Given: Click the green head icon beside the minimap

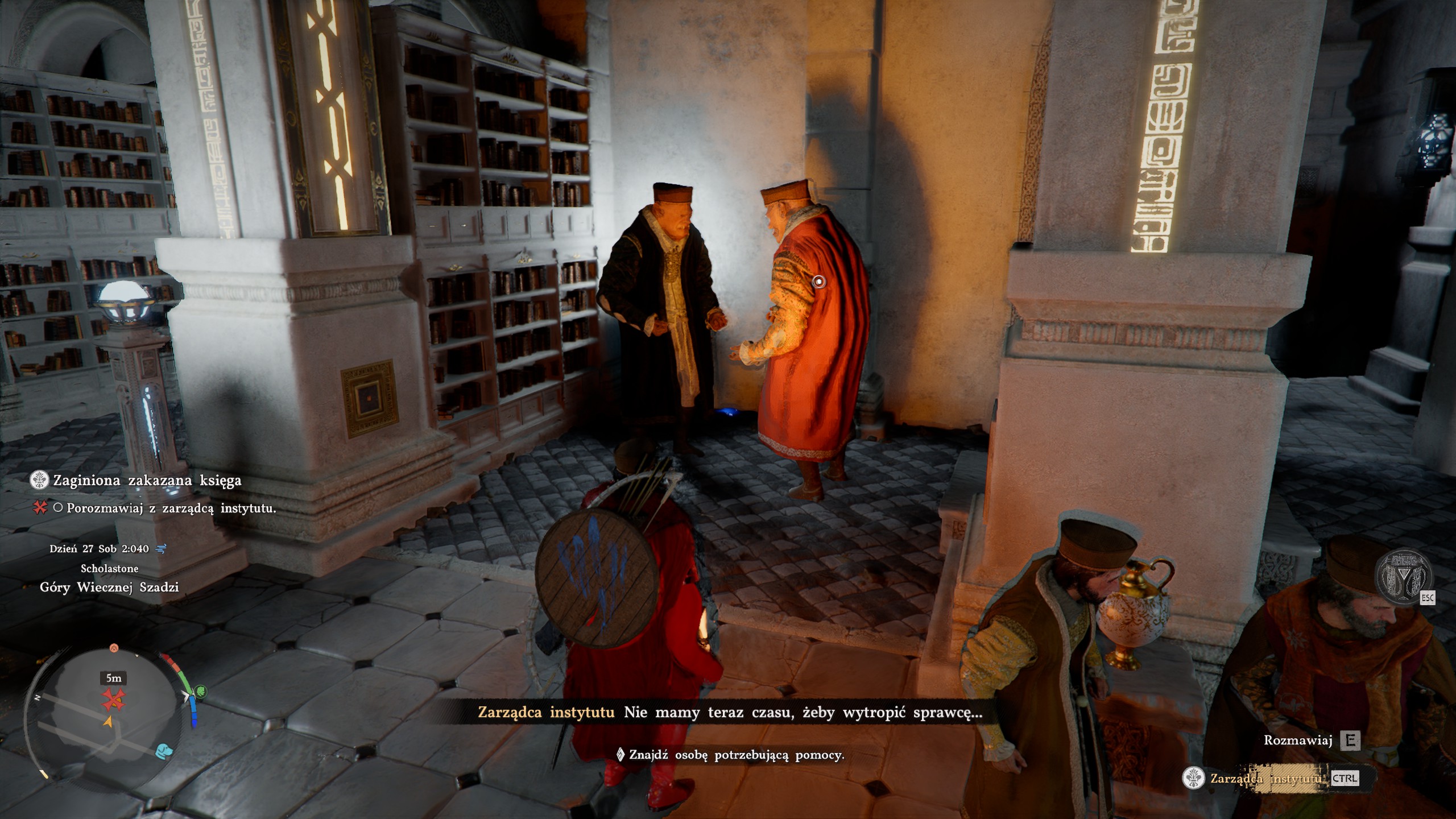Looking at the screenshot, I should click(x=200, y=692).
